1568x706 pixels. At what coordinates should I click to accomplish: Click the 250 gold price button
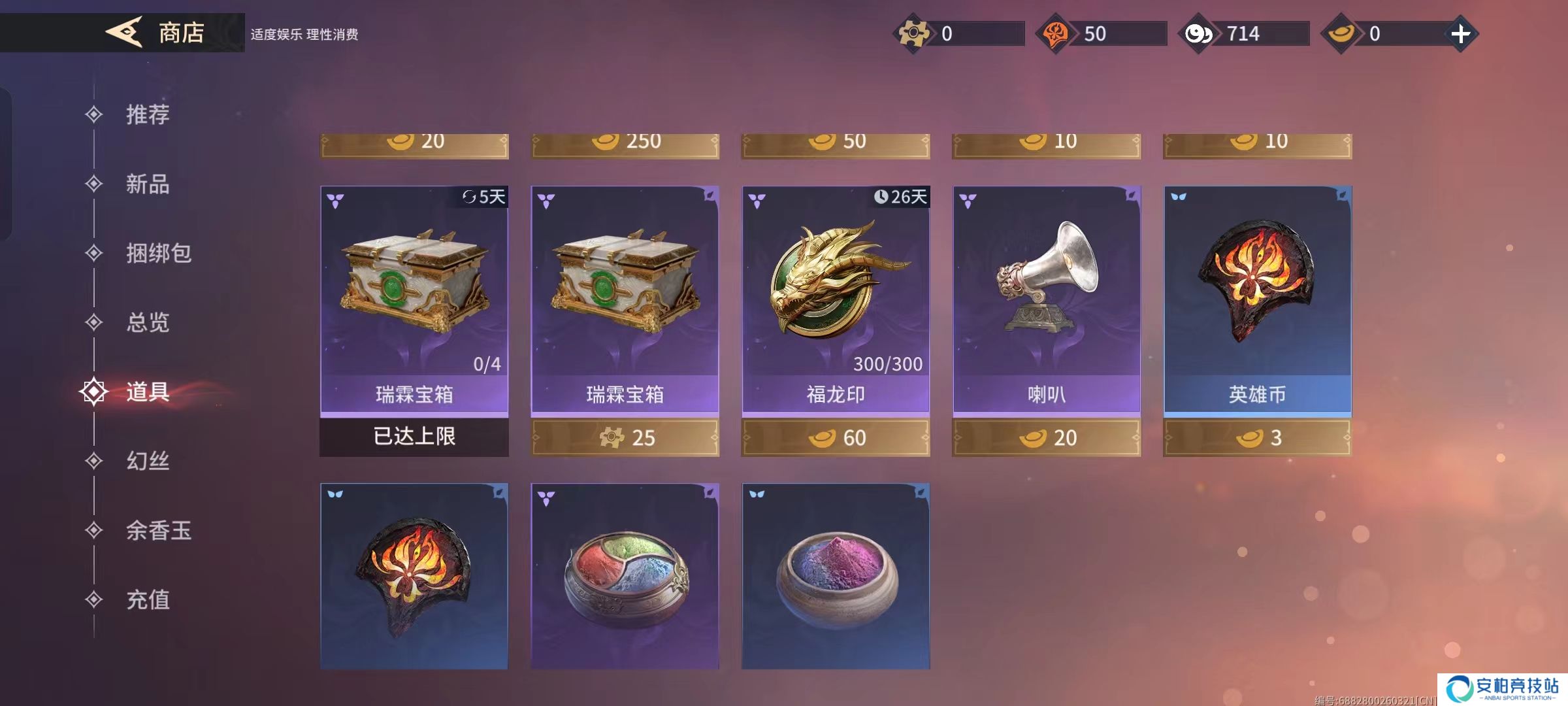625,144
